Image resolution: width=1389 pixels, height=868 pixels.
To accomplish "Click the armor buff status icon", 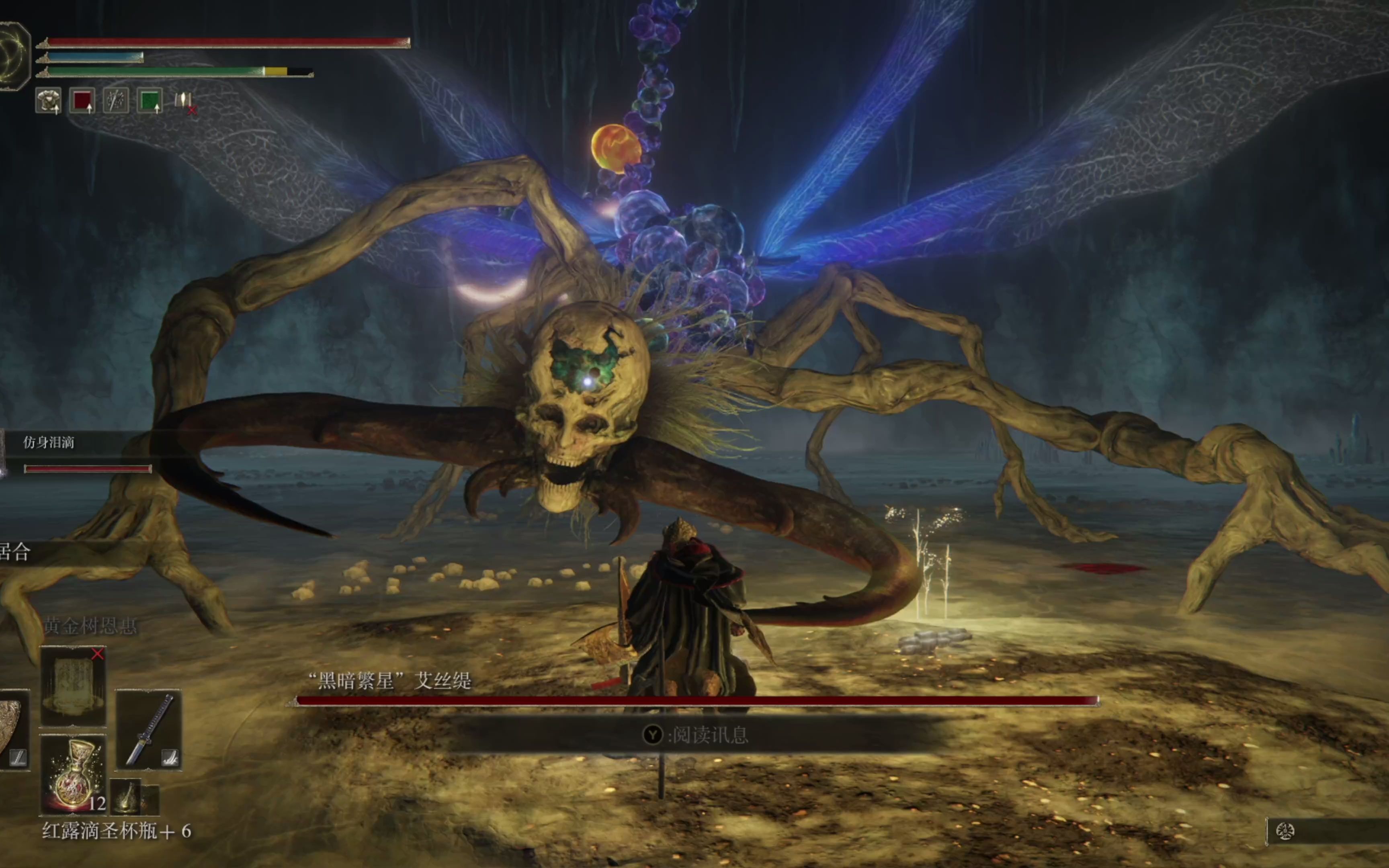I will coord(48,101).
